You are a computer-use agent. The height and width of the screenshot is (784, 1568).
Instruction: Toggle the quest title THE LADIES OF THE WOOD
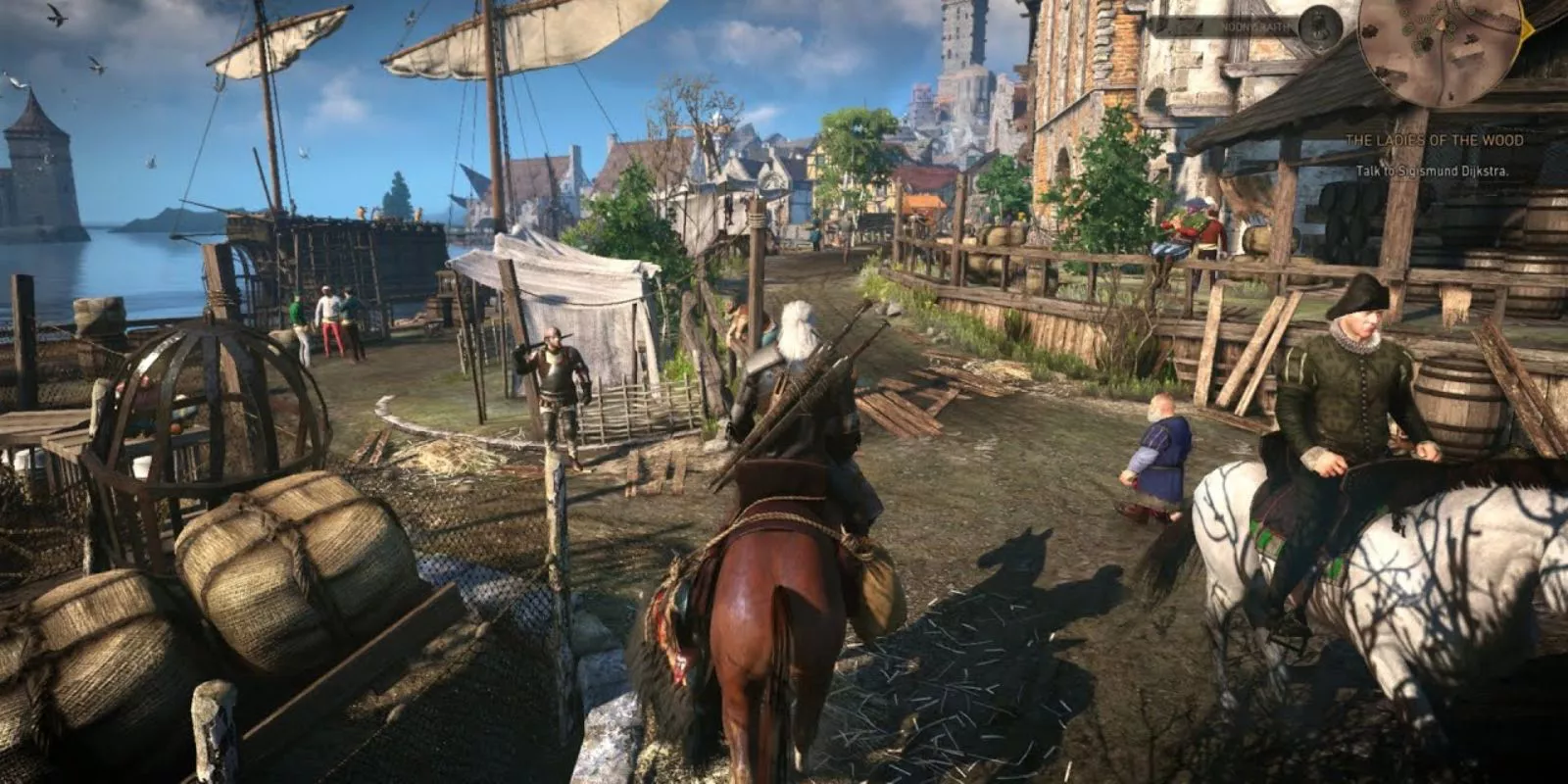1434,139
